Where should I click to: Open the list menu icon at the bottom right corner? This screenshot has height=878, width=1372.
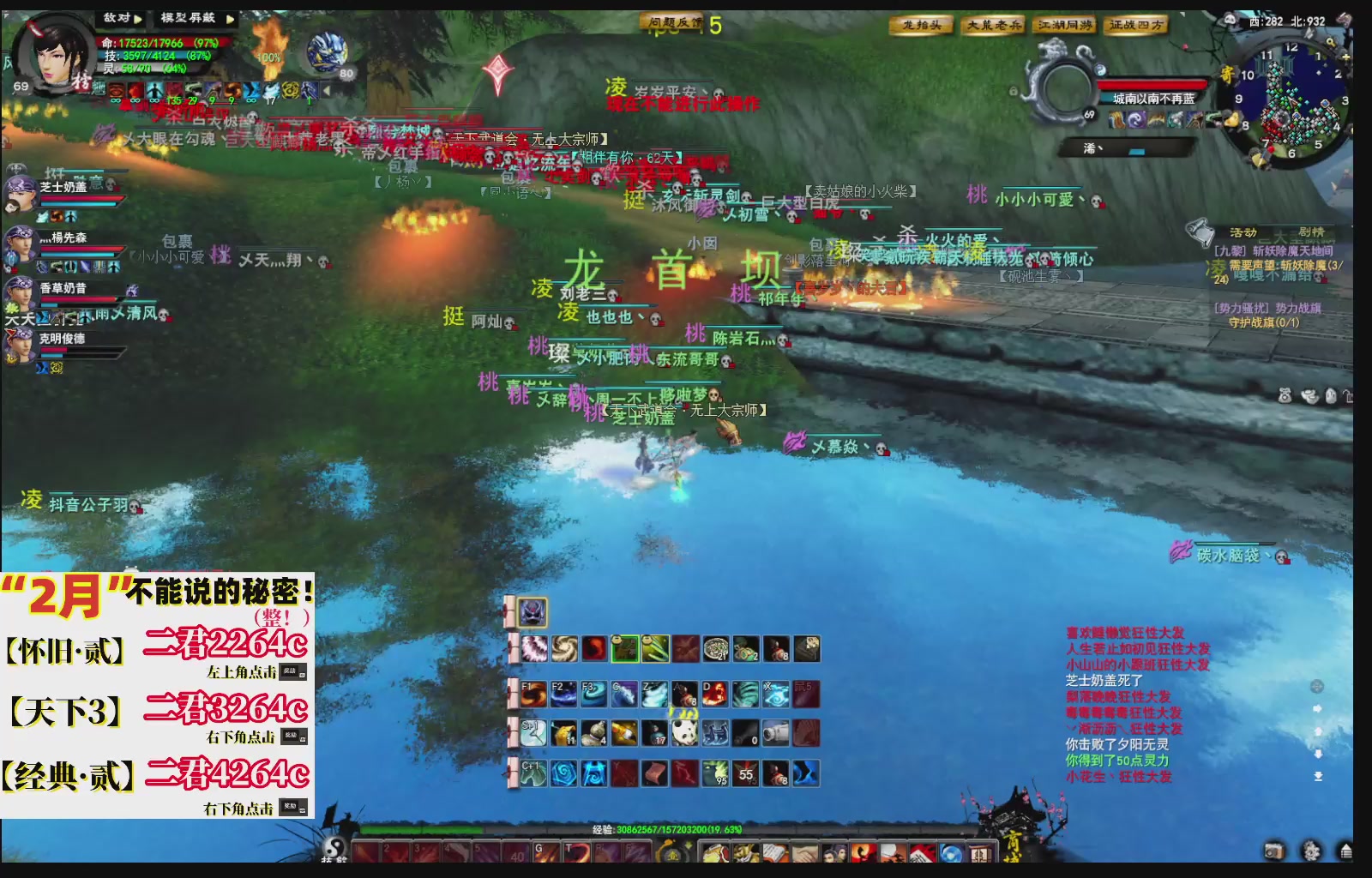tap(1346, 851)
